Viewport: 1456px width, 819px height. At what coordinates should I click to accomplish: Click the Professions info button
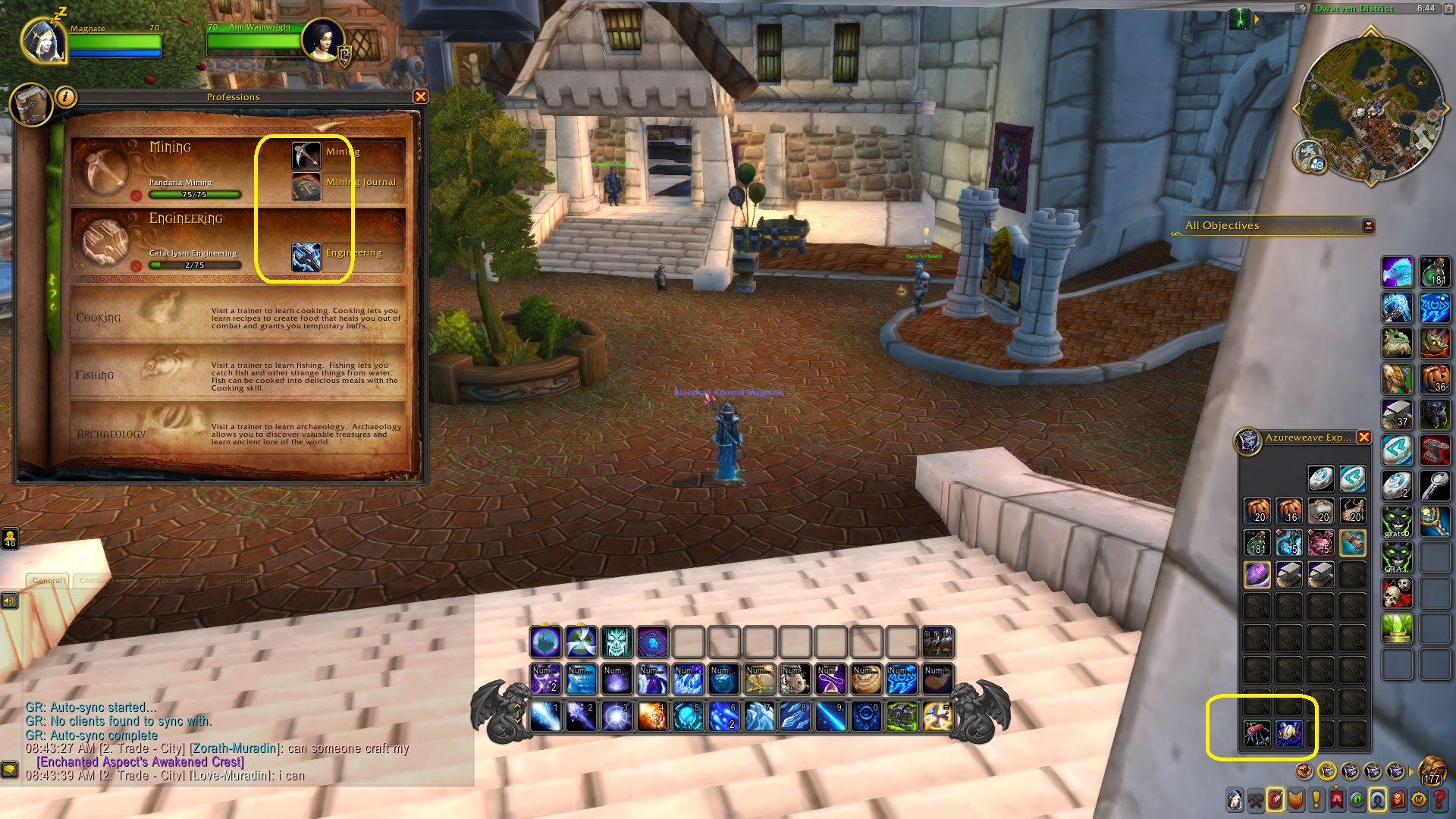[x=67, y=96]
